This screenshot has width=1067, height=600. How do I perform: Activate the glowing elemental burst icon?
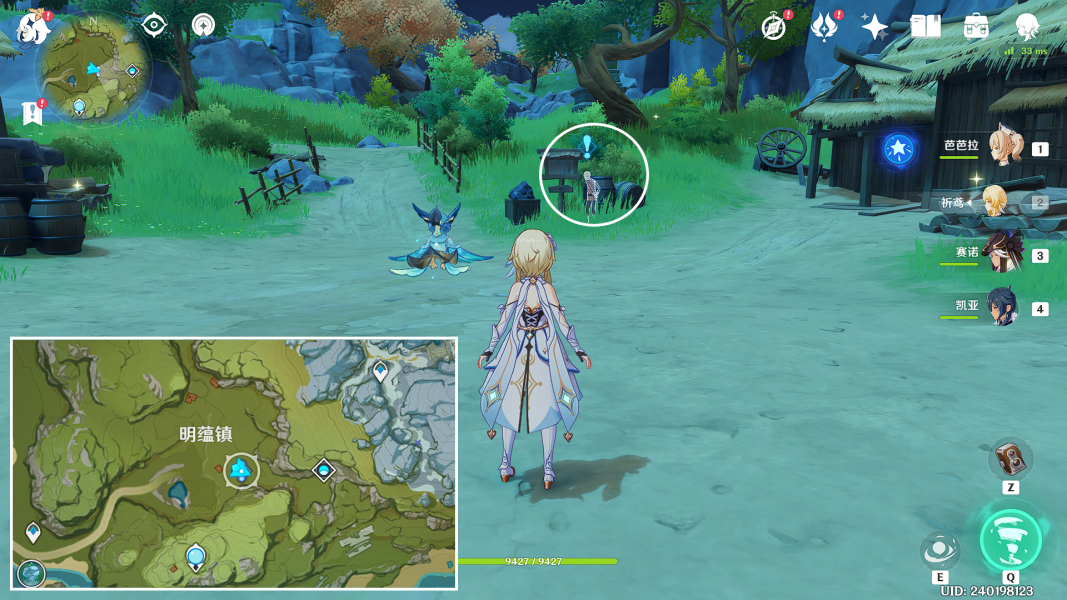pyautogui.click(x=1011, y=540)
